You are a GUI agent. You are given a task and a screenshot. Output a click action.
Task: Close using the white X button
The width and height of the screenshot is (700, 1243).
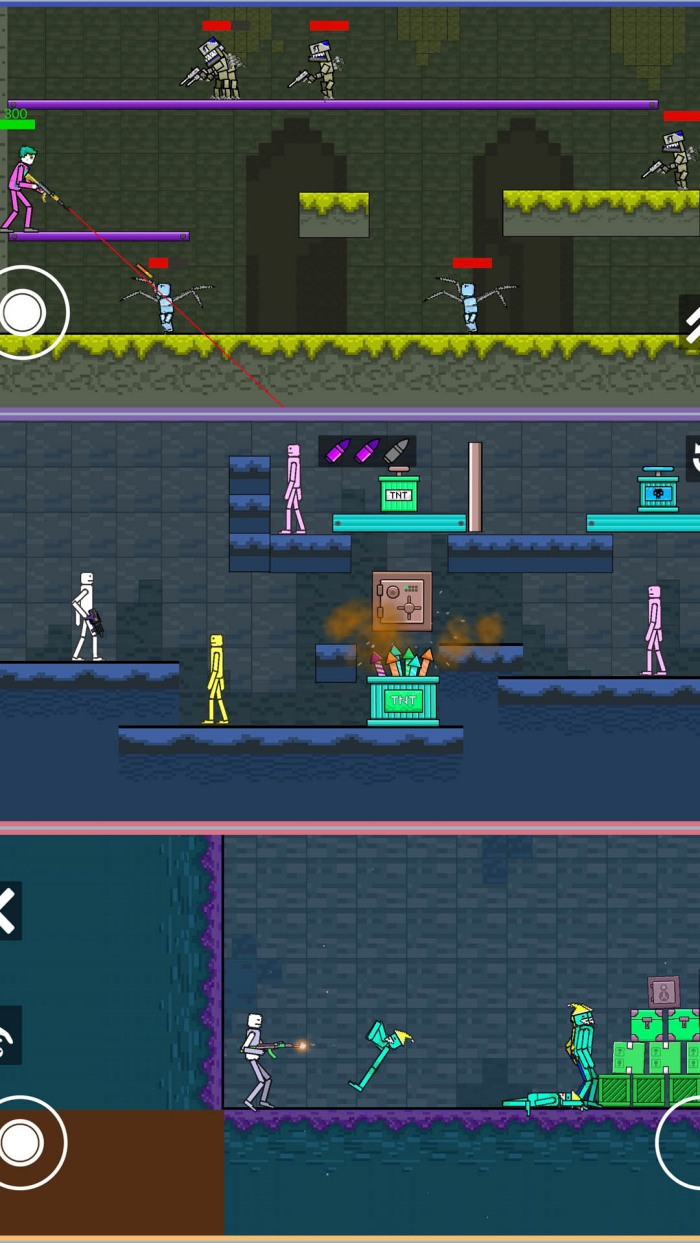(x=8, y=911)
